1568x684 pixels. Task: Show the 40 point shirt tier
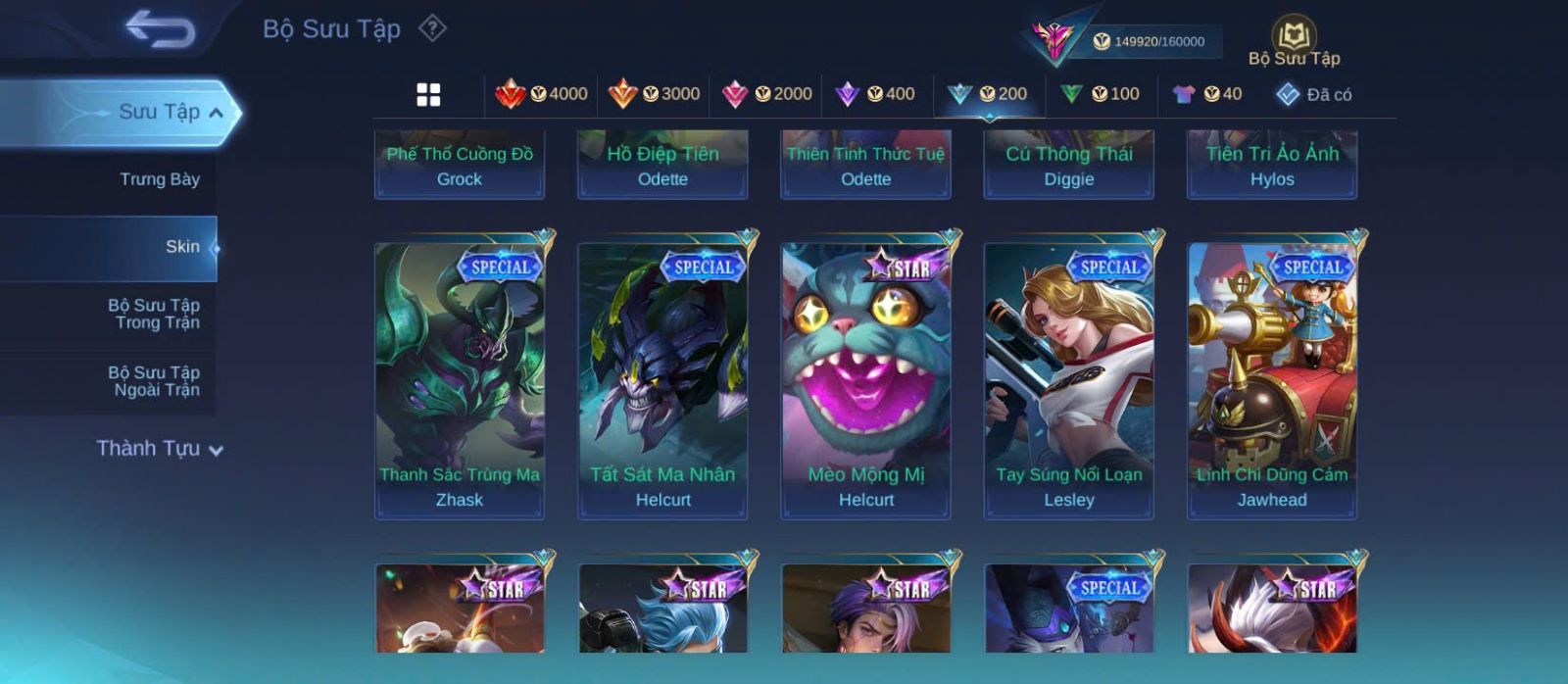(x=1207, y=94)
